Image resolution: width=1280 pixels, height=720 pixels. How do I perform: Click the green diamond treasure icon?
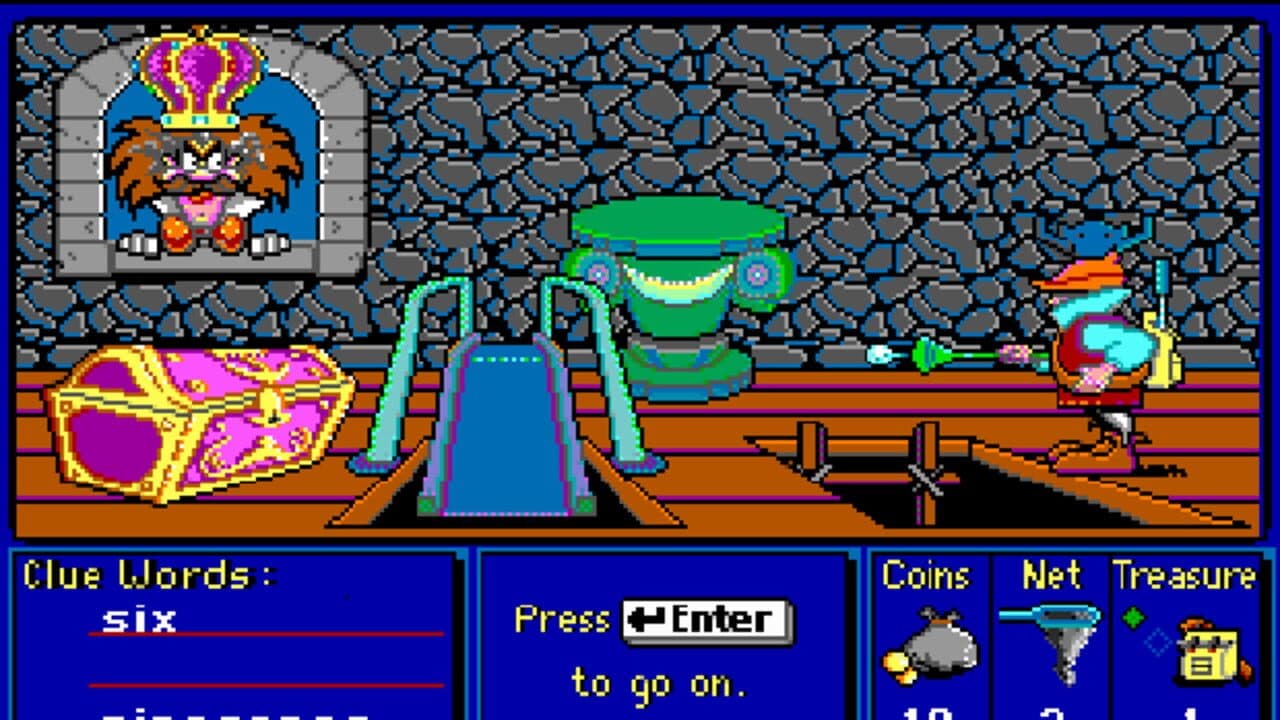click(1133, 617)
